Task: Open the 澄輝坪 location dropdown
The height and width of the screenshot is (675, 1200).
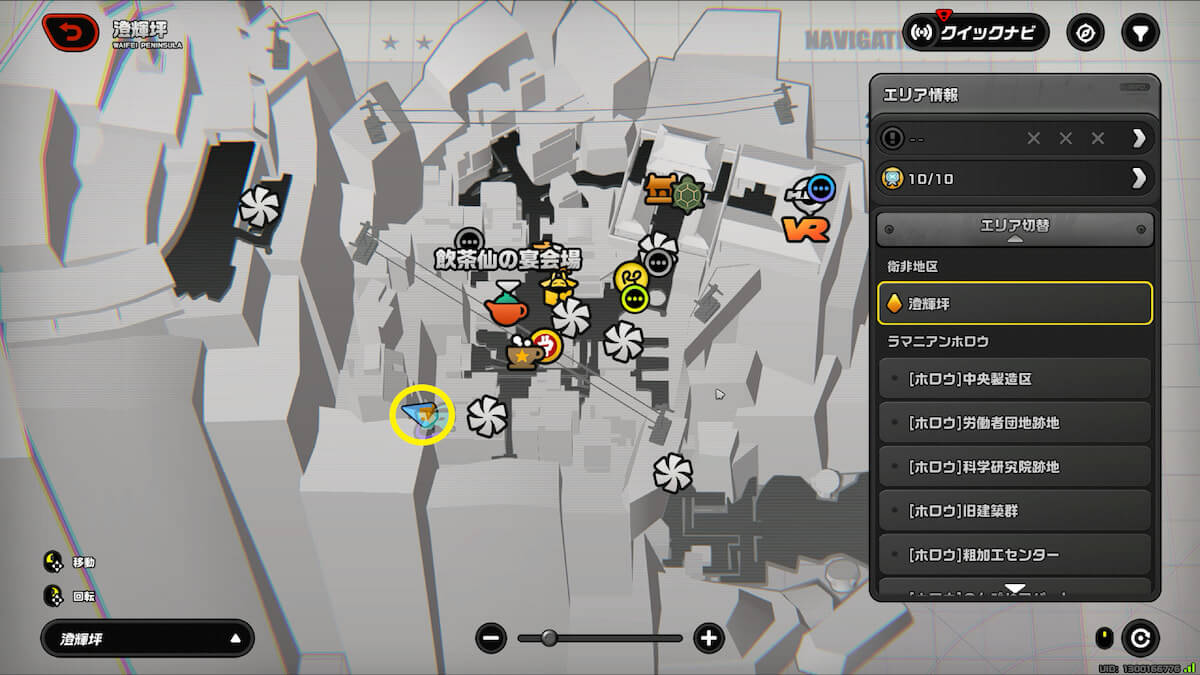Action: [x=147, y=638]
